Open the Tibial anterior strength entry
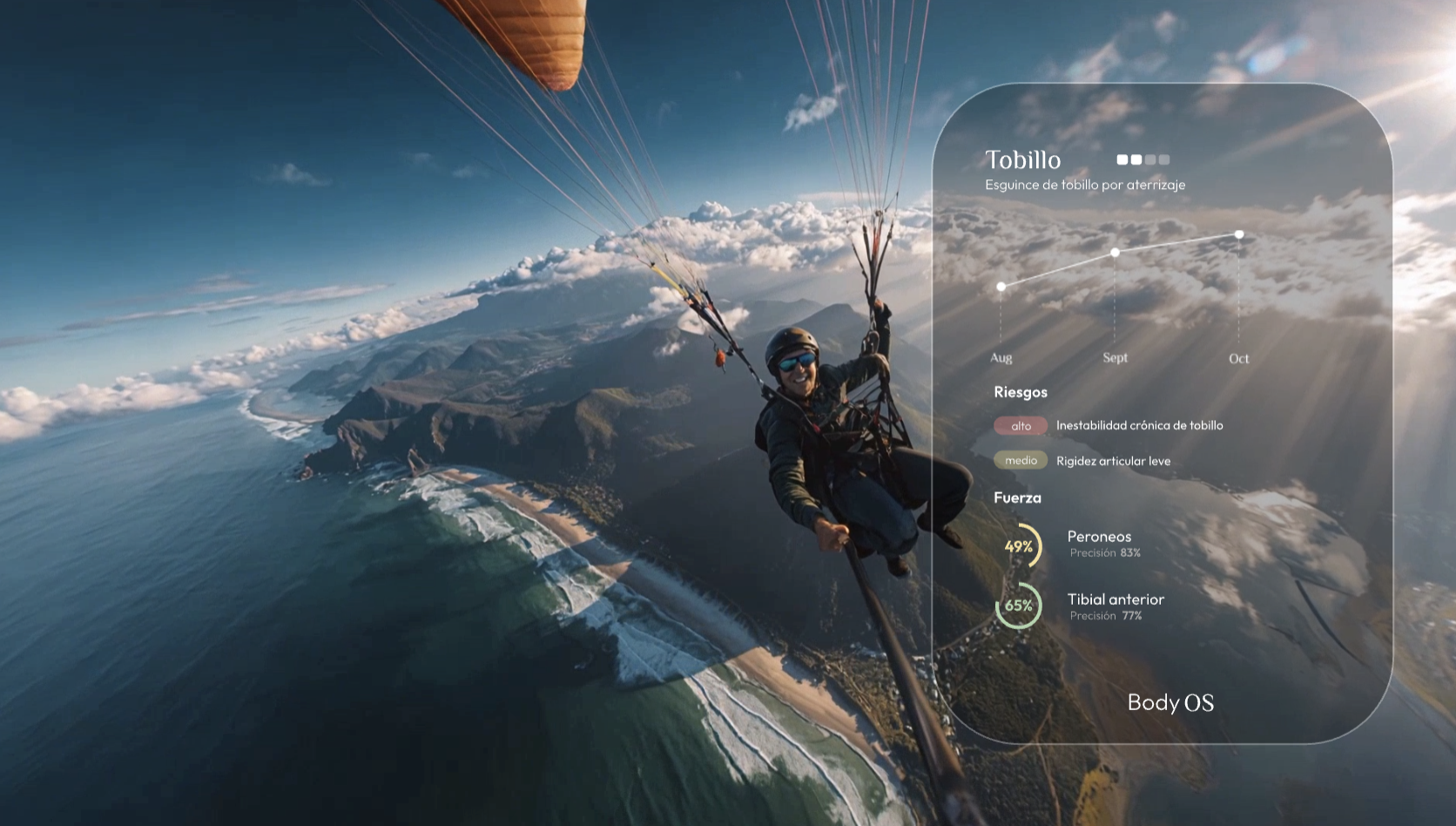Image resolution: width=1456 pixels, height=826 pixels. tap(1115, 600)
